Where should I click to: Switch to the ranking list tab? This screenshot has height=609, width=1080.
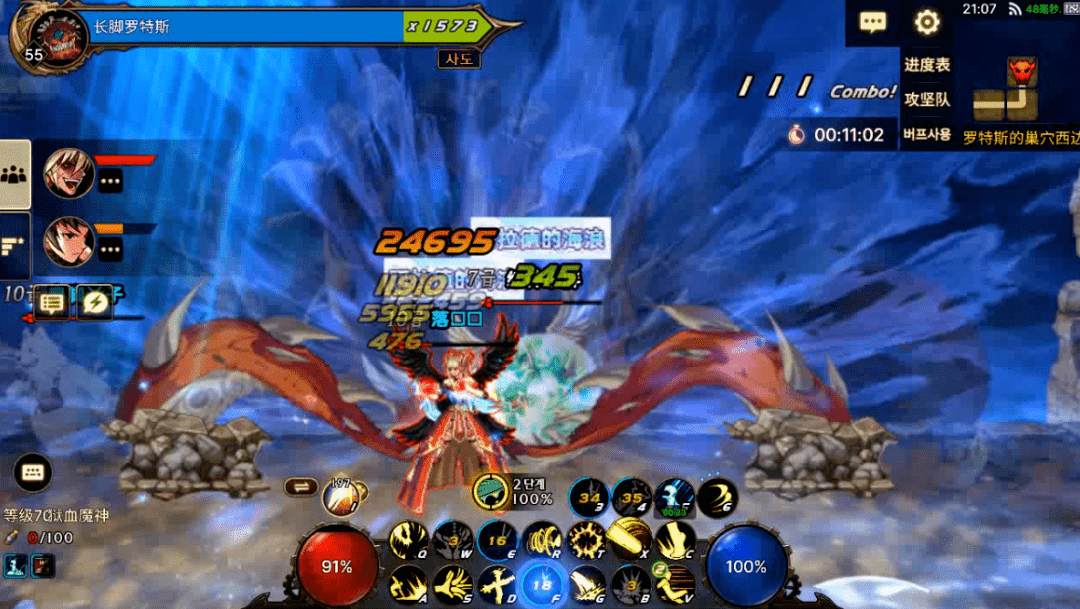[x=14, y=245]
